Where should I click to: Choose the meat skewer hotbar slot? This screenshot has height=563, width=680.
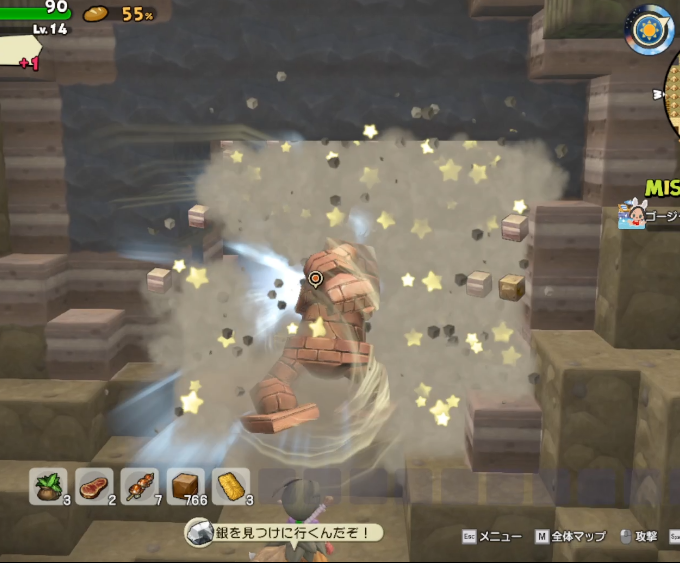140,485
